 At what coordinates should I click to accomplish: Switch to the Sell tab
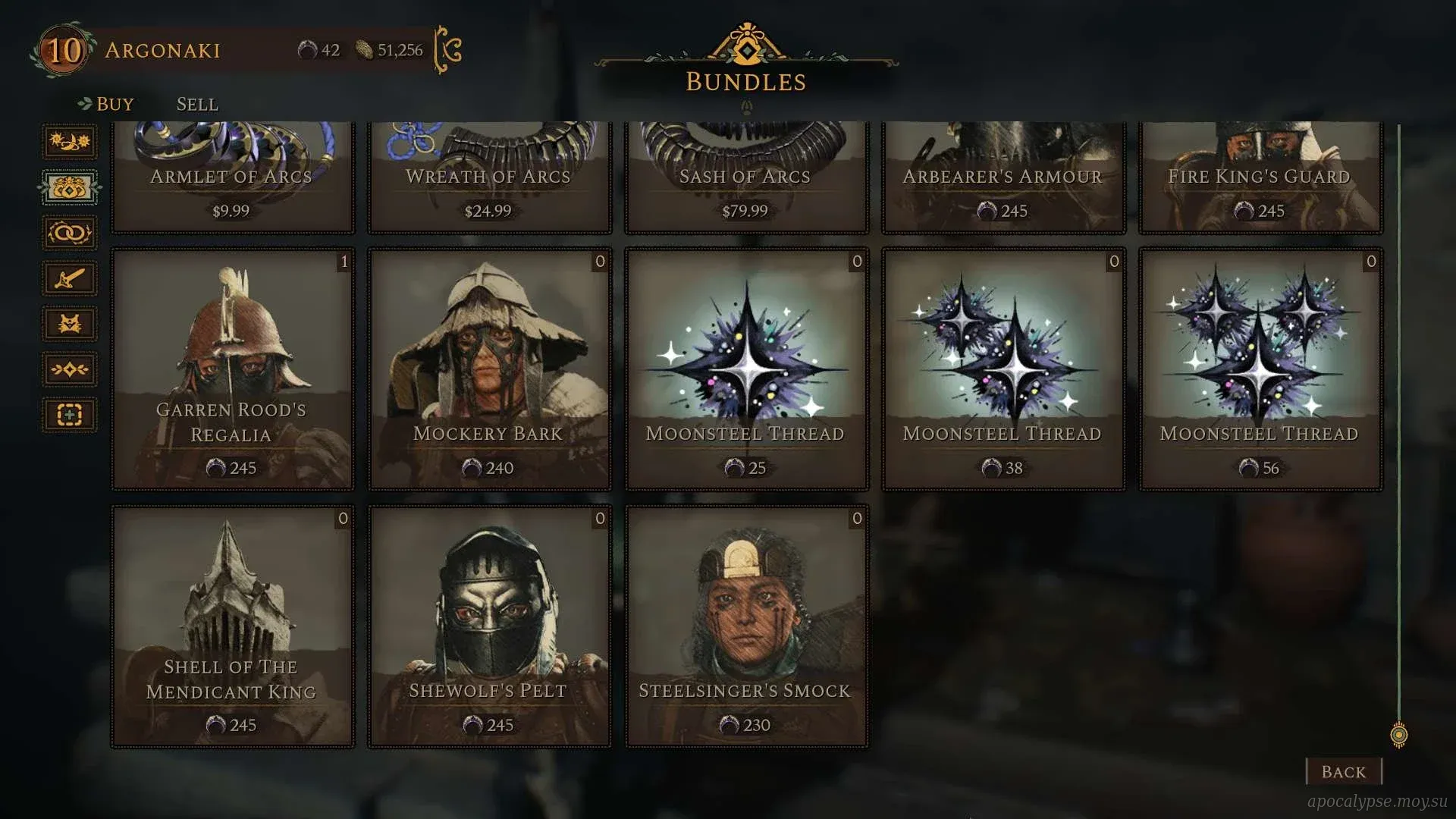point(197,104)
